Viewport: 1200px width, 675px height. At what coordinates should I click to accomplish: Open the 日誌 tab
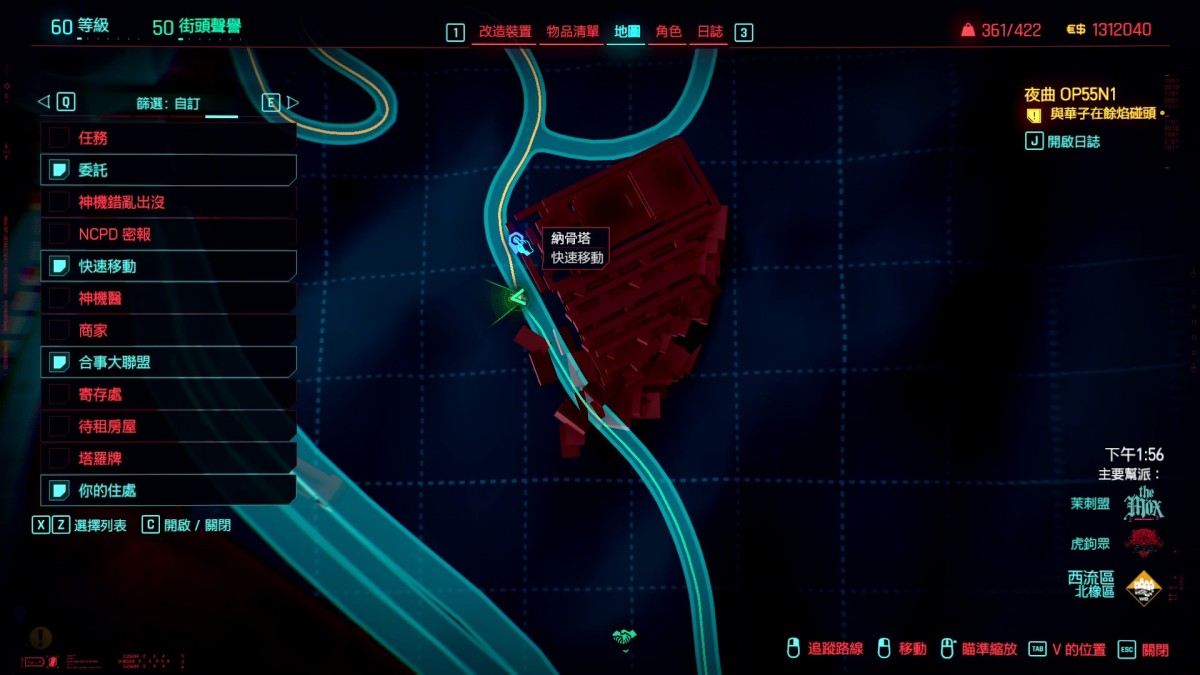pyautogui.click(x=710, y=32)
